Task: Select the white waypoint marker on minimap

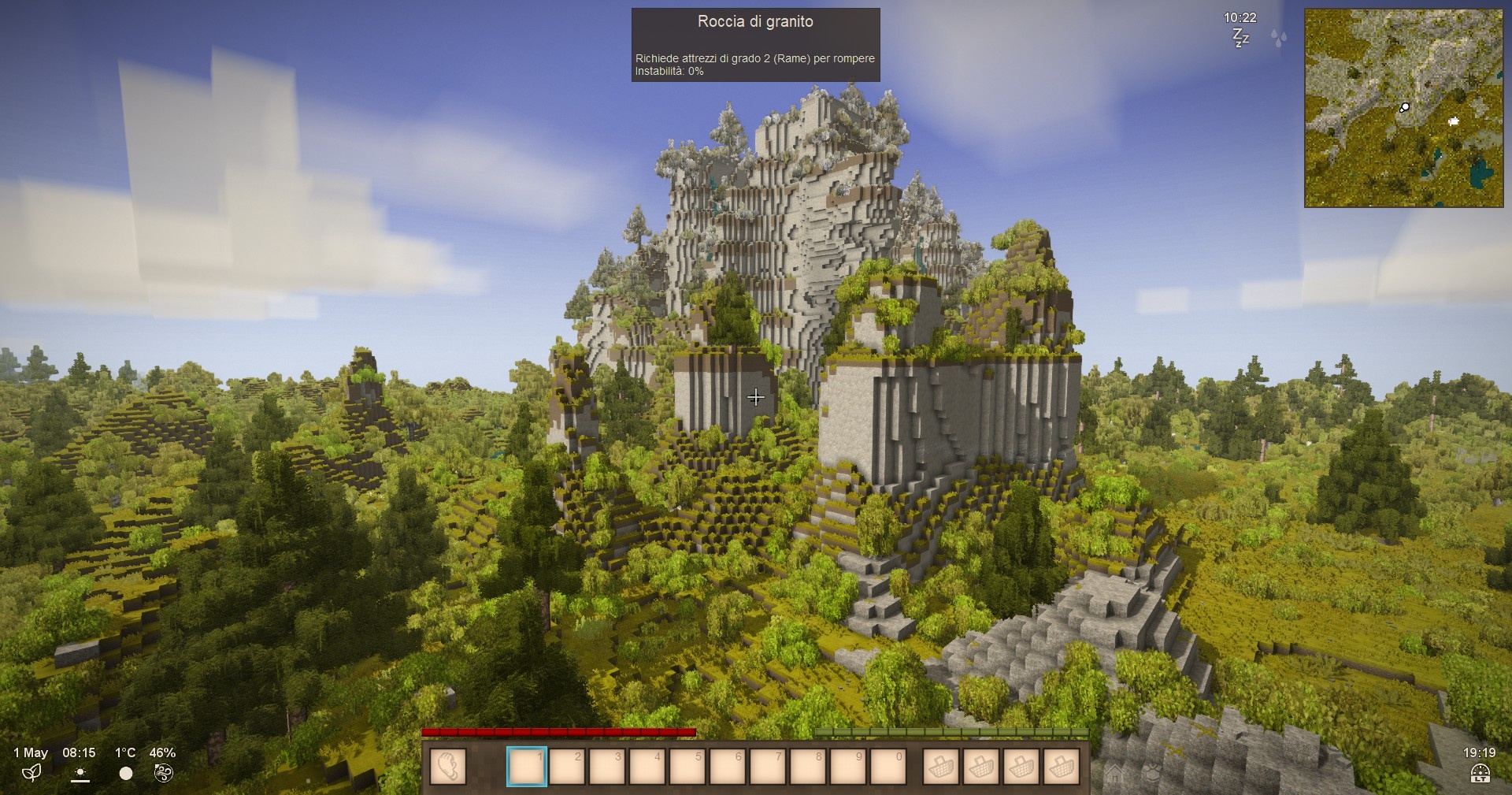Action: tap(1454, 121)
